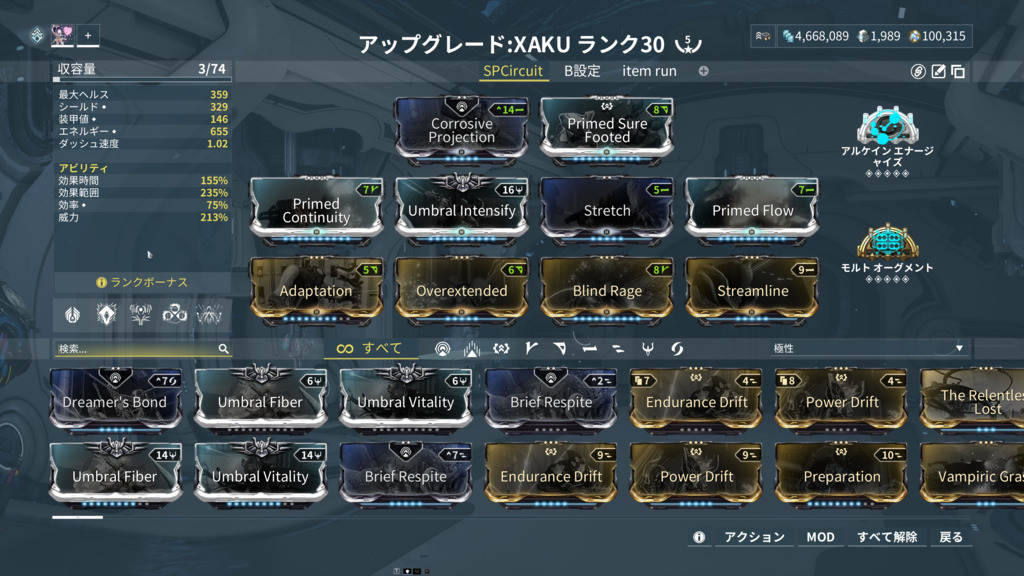Image resolution: width=1024 pixels, height=576 pixels.
Task: Select the equipped Blind Rage mod
Action: (607, 290)
